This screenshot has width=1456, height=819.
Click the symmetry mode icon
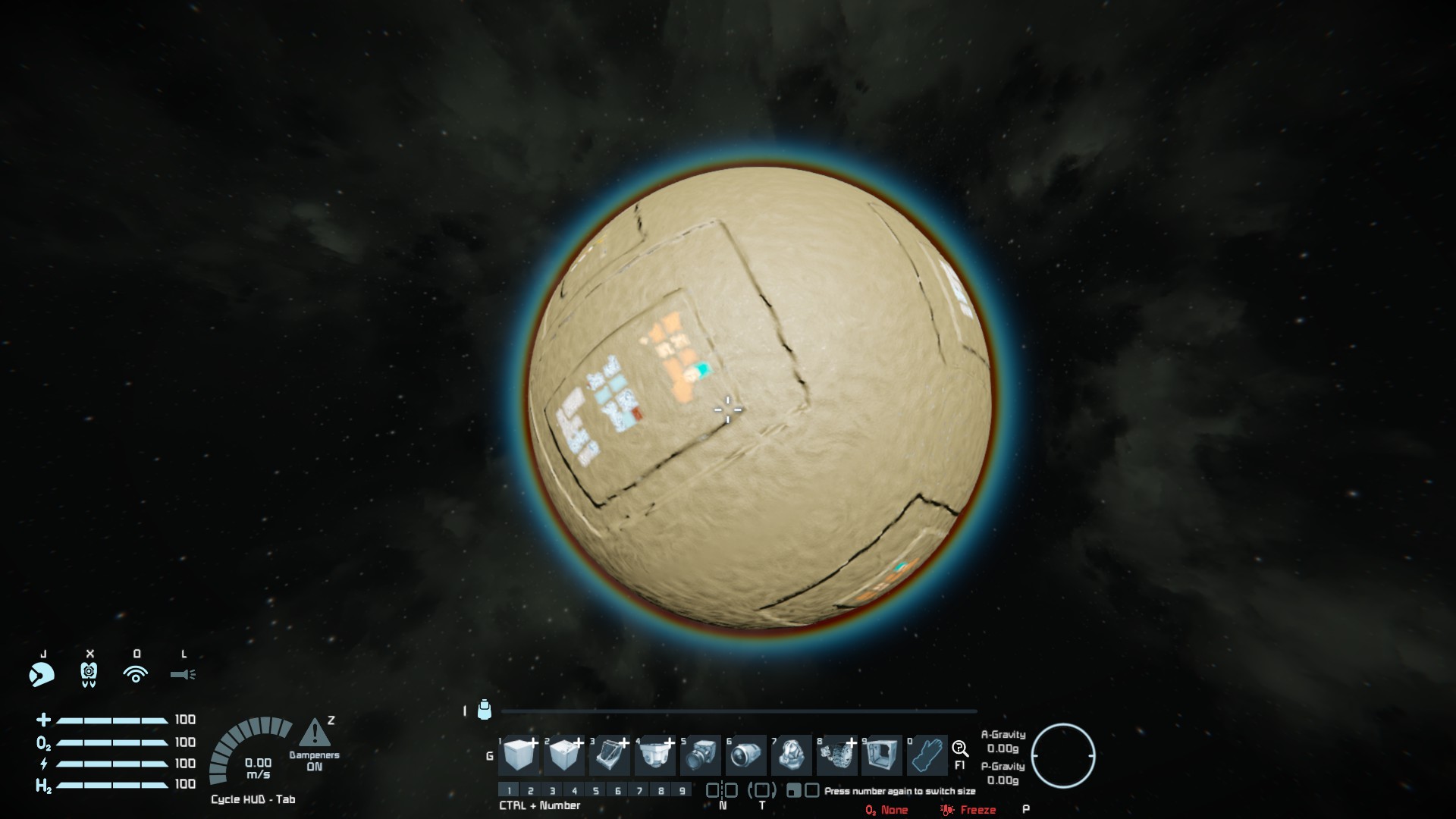722,790
